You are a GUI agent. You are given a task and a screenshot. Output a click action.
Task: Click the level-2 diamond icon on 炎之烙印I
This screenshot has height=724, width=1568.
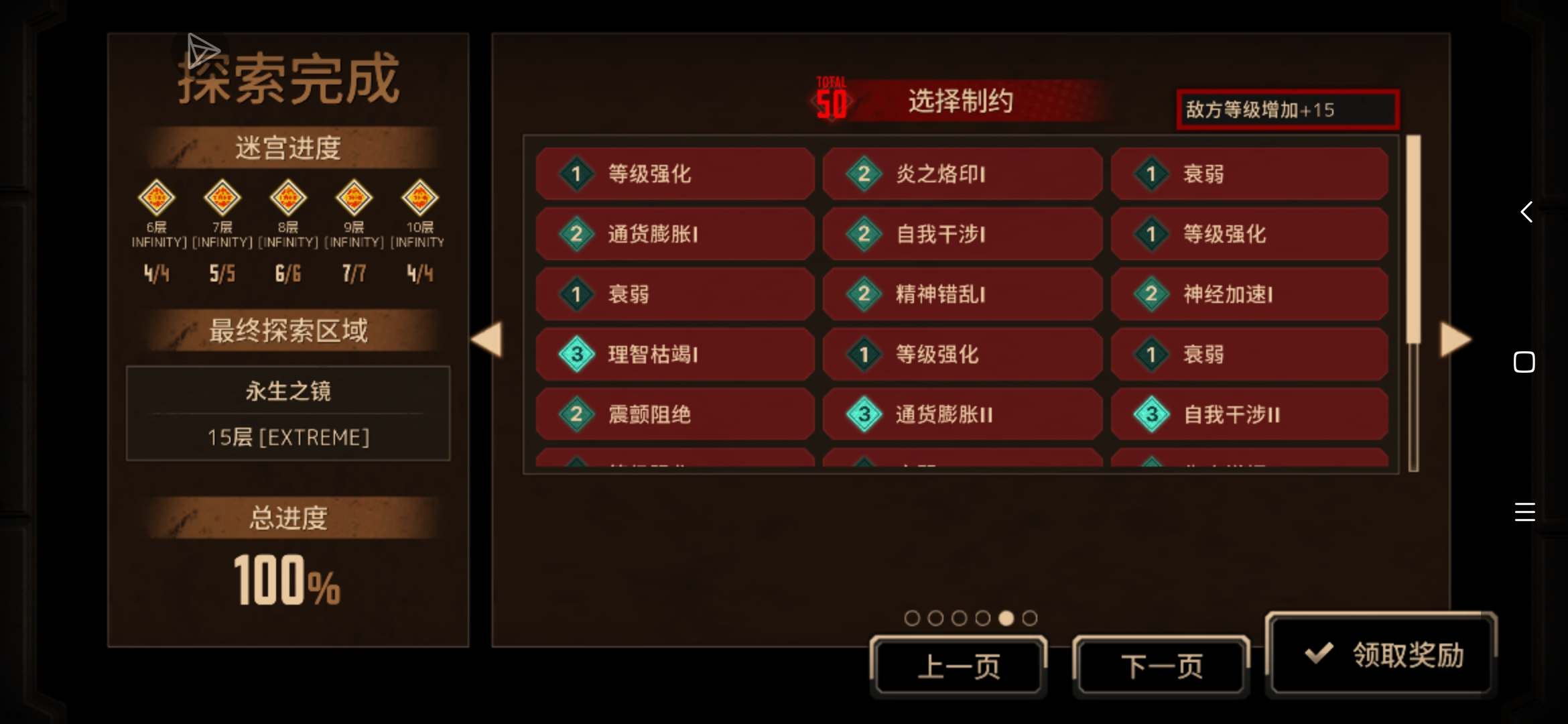pos(863,174)
